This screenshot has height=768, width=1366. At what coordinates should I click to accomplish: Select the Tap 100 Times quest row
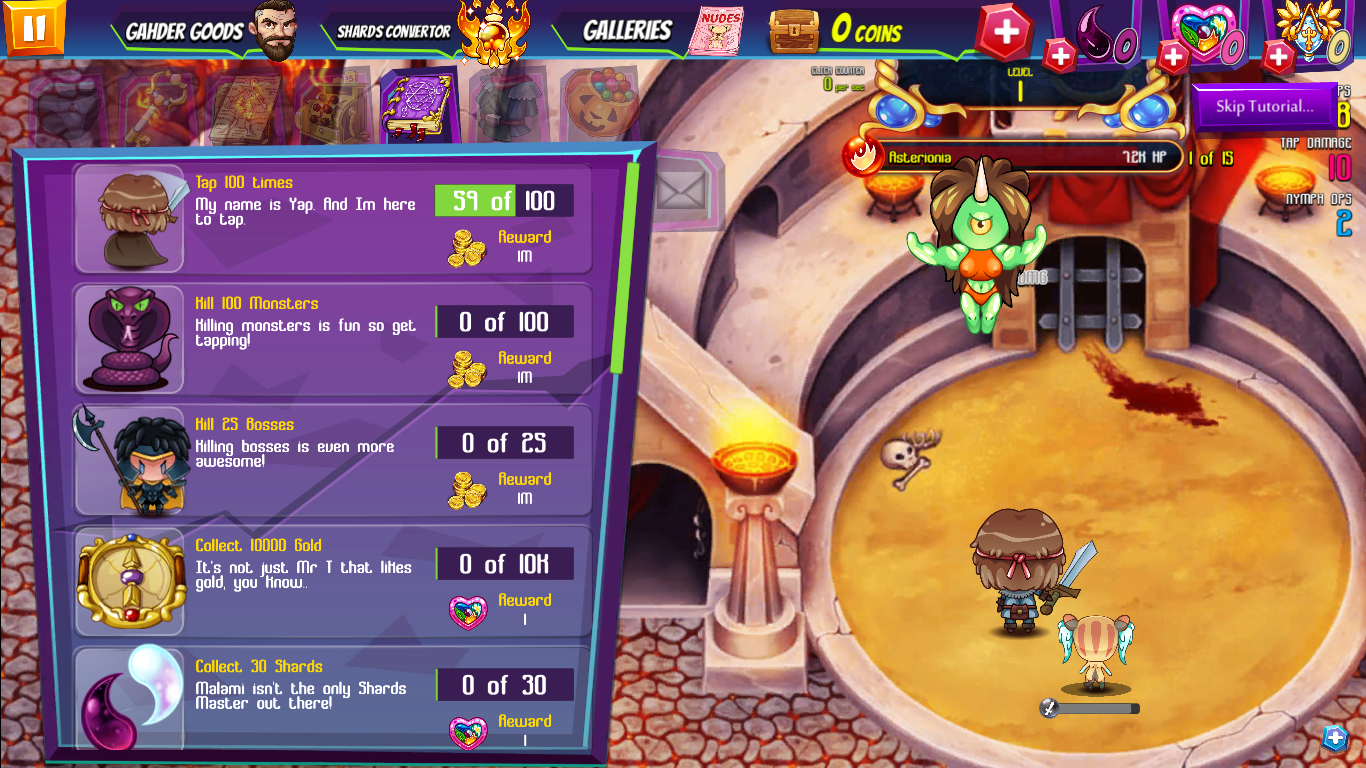coord(332,218)
